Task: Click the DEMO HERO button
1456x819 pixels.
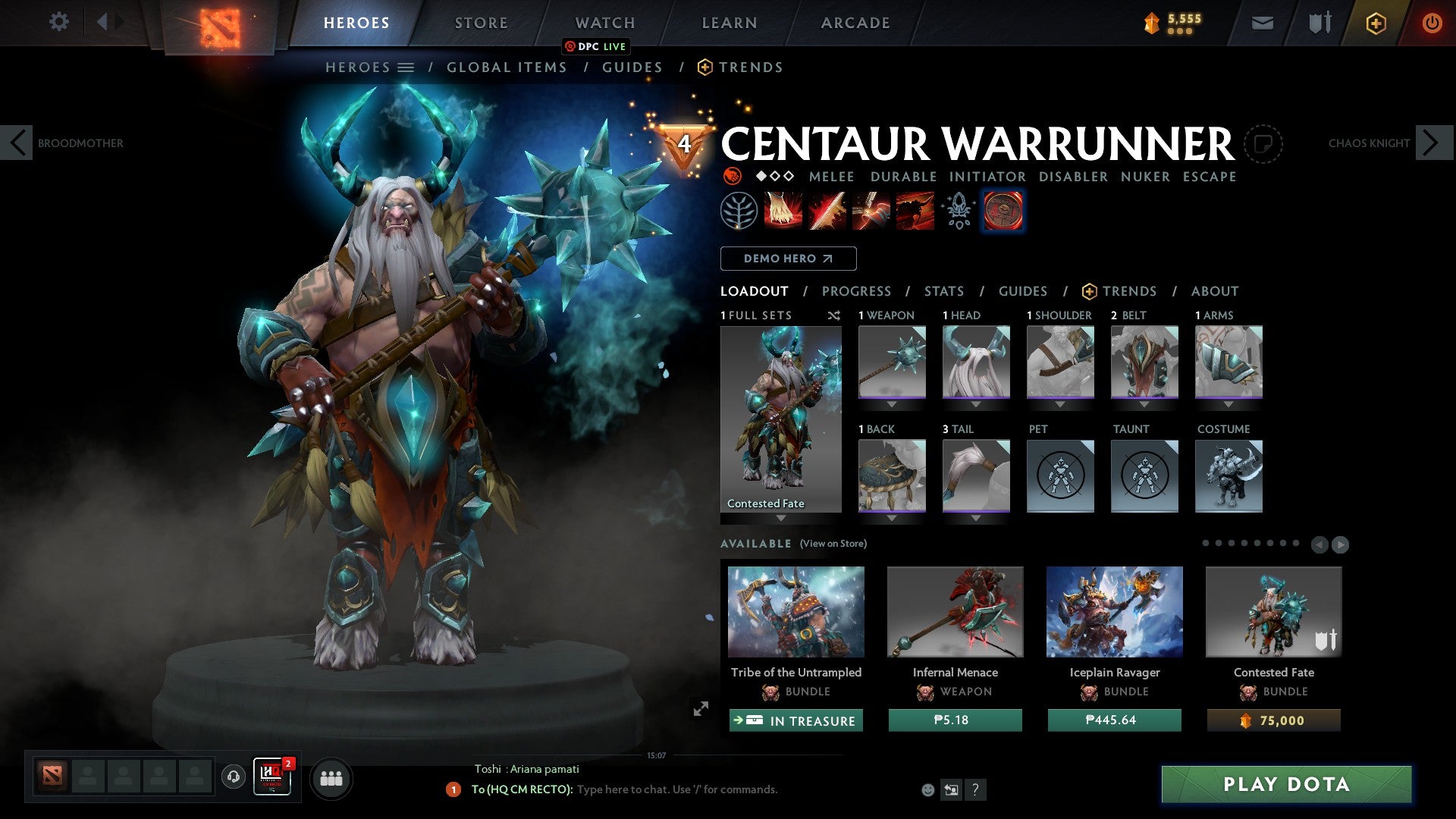Action: 788,259
